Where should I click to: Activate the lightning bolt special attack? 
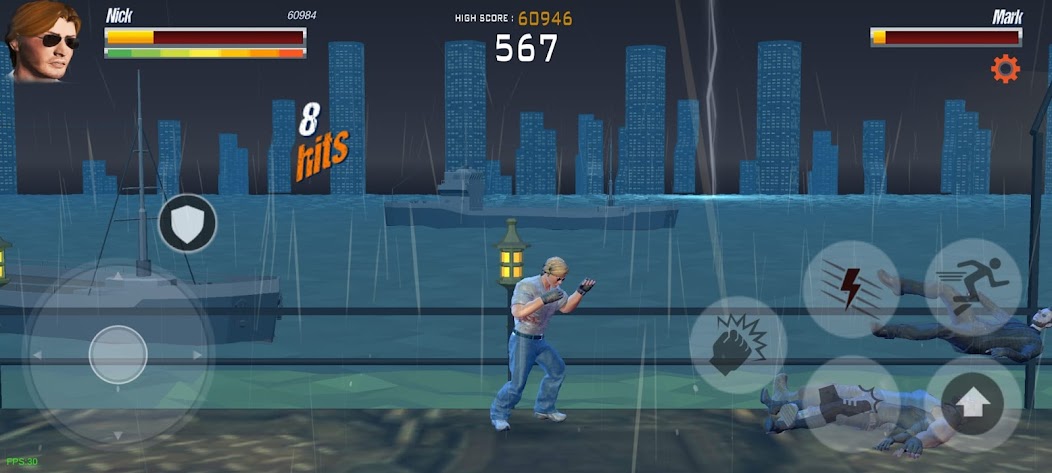point(850,289)
